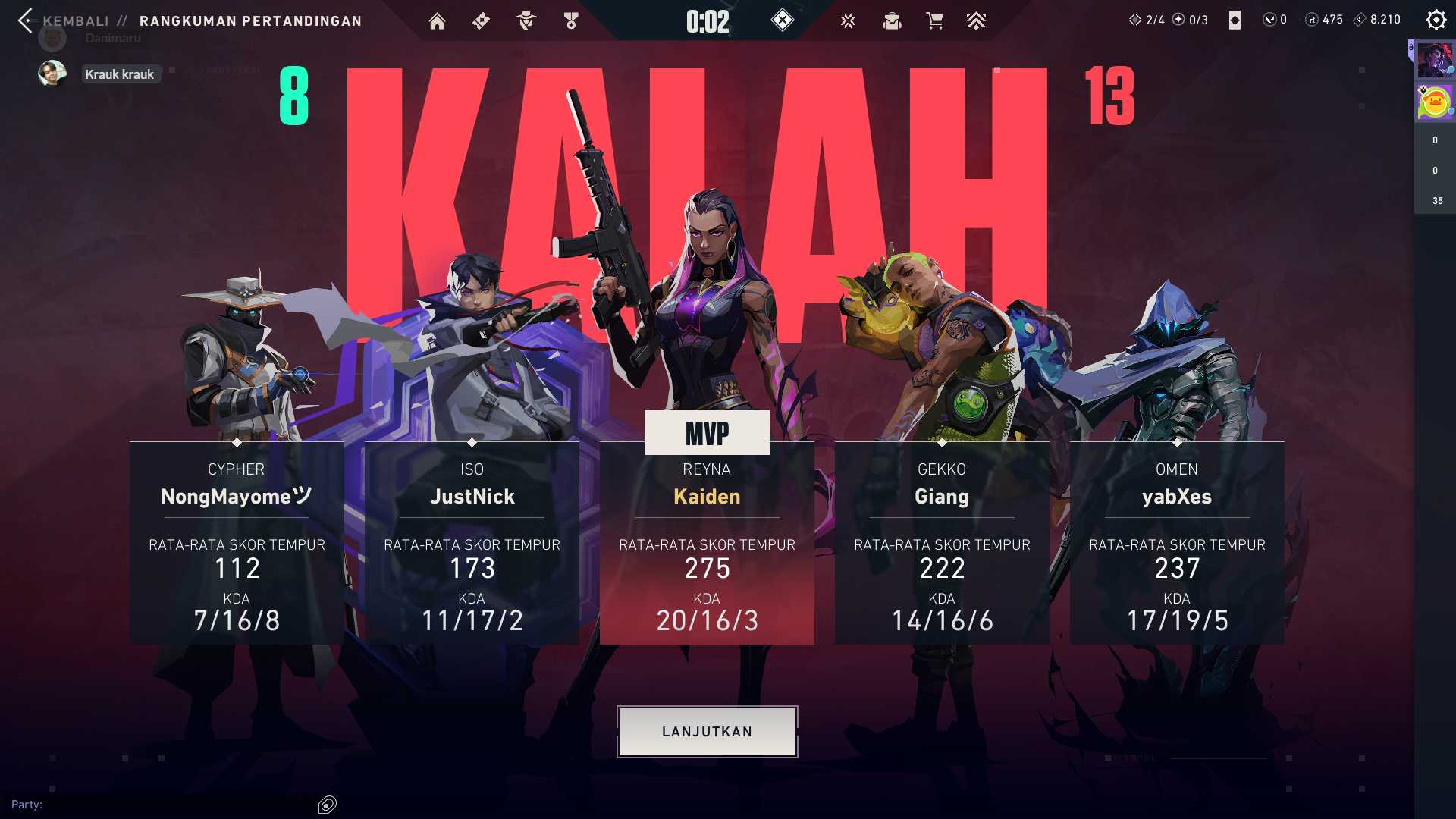Open the triple-chevron icon in top bar
1456x819 pixels.
[x=976, y=21]
